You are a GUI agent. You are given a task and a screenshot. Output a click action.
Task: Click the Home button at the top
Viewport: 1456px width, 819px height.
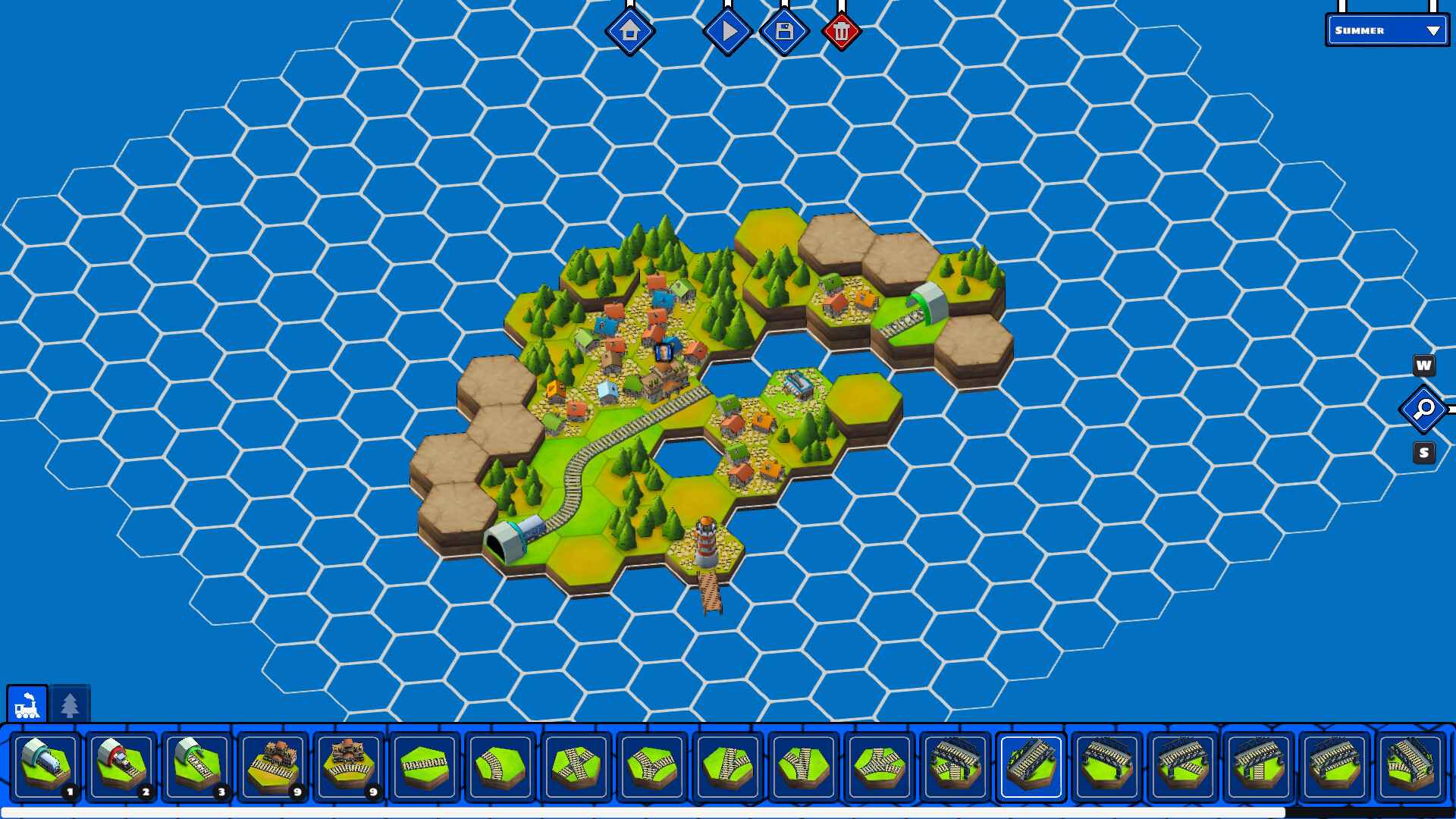(x=631, y=32)
